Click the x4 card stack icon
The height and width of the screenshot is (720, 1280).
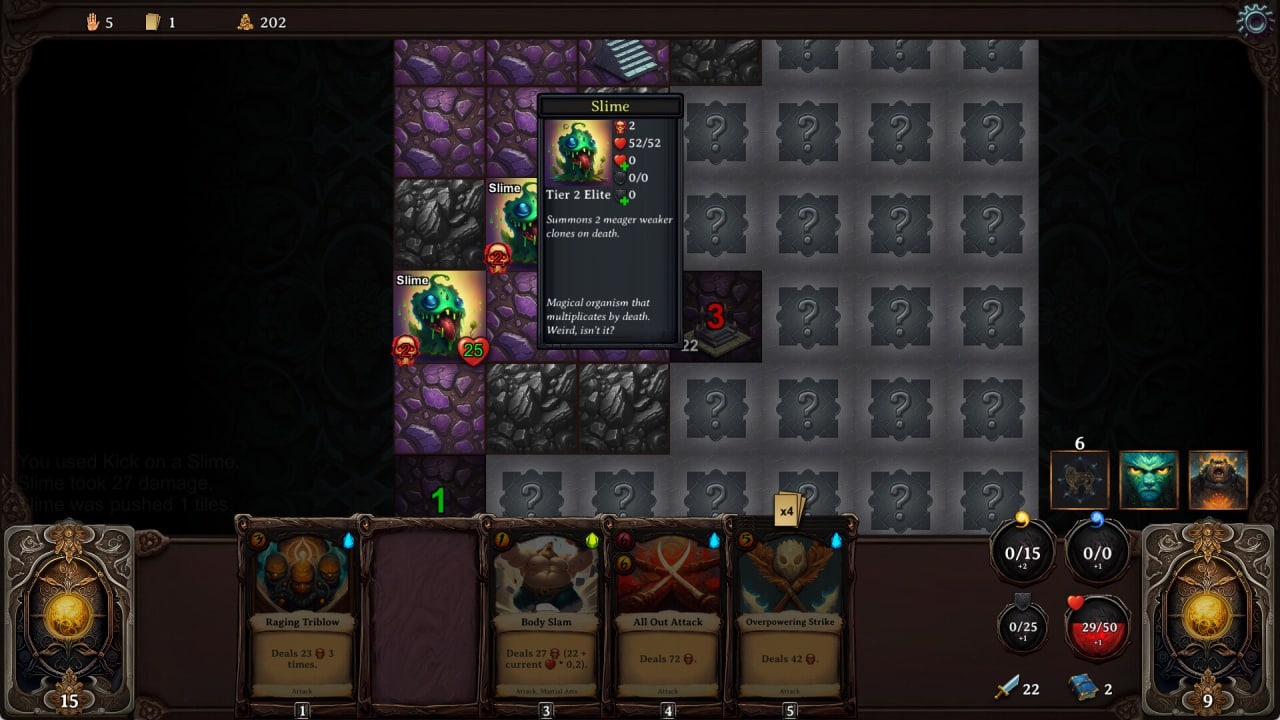click(789, 509)
